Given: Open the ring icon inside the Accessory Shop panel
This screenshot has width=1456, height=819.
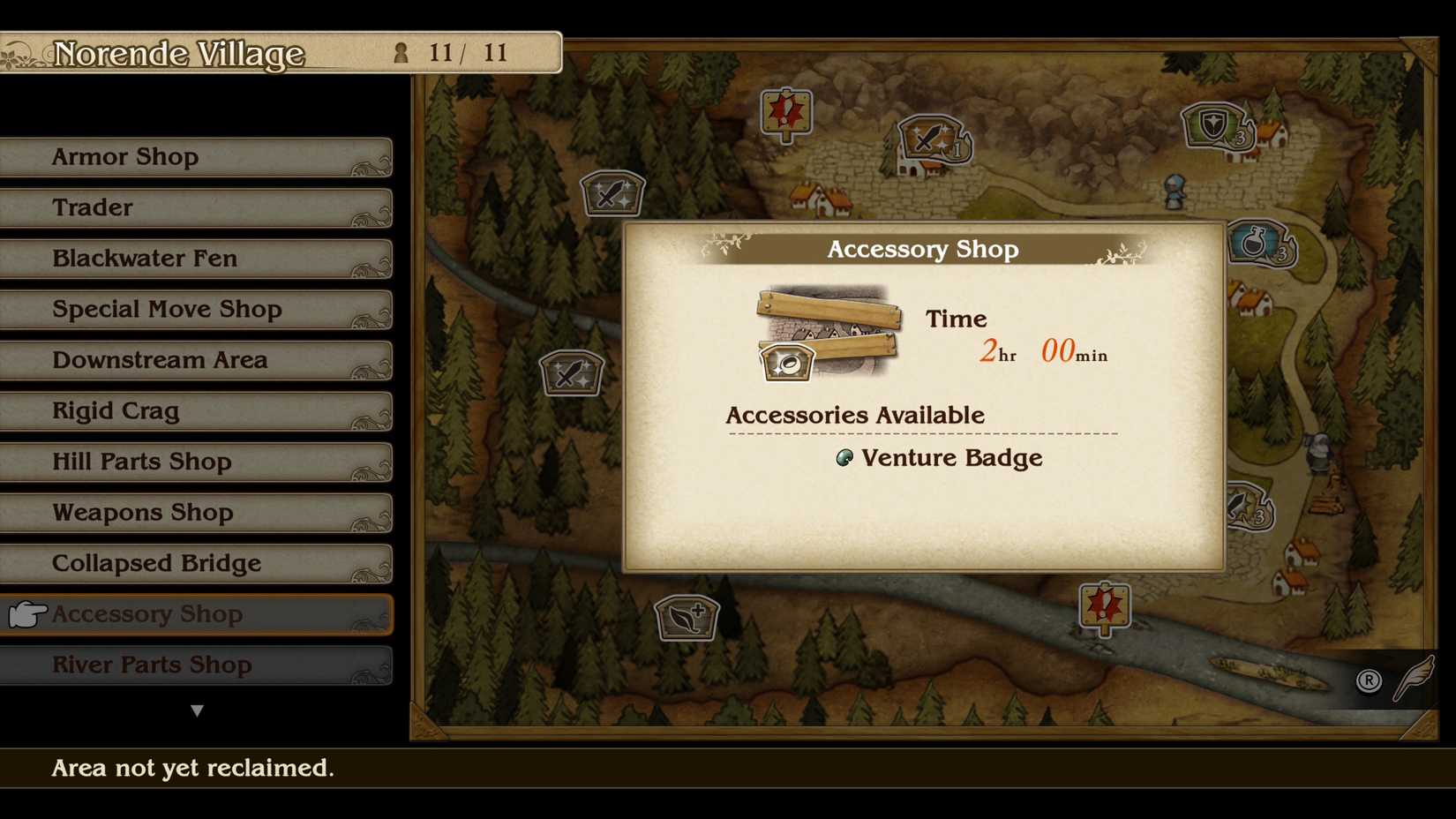Looking at the screenshot, I should [787, 361].
